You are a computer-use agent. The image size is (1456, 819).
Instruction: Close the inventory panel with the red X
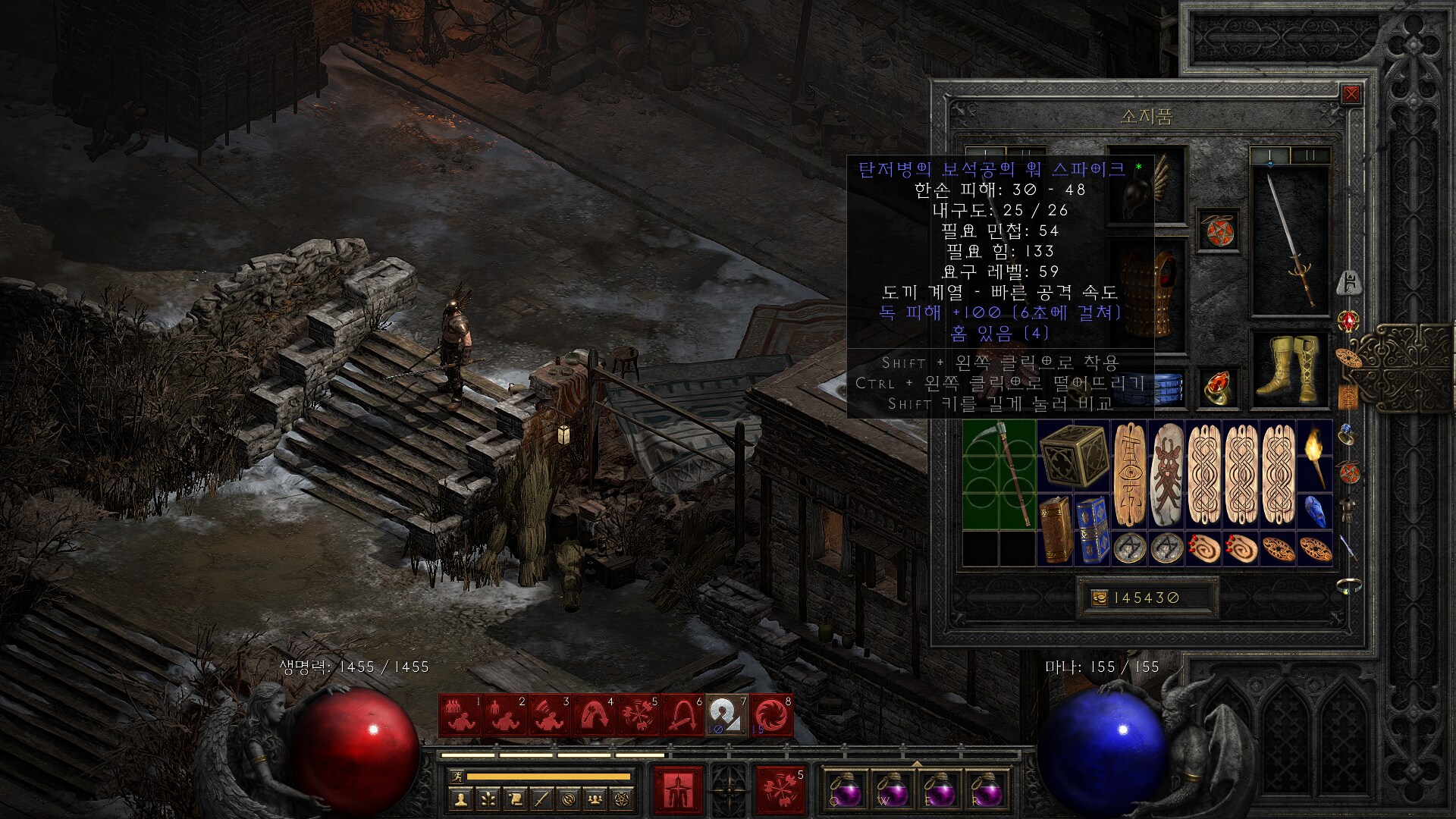click(1351, 94)
